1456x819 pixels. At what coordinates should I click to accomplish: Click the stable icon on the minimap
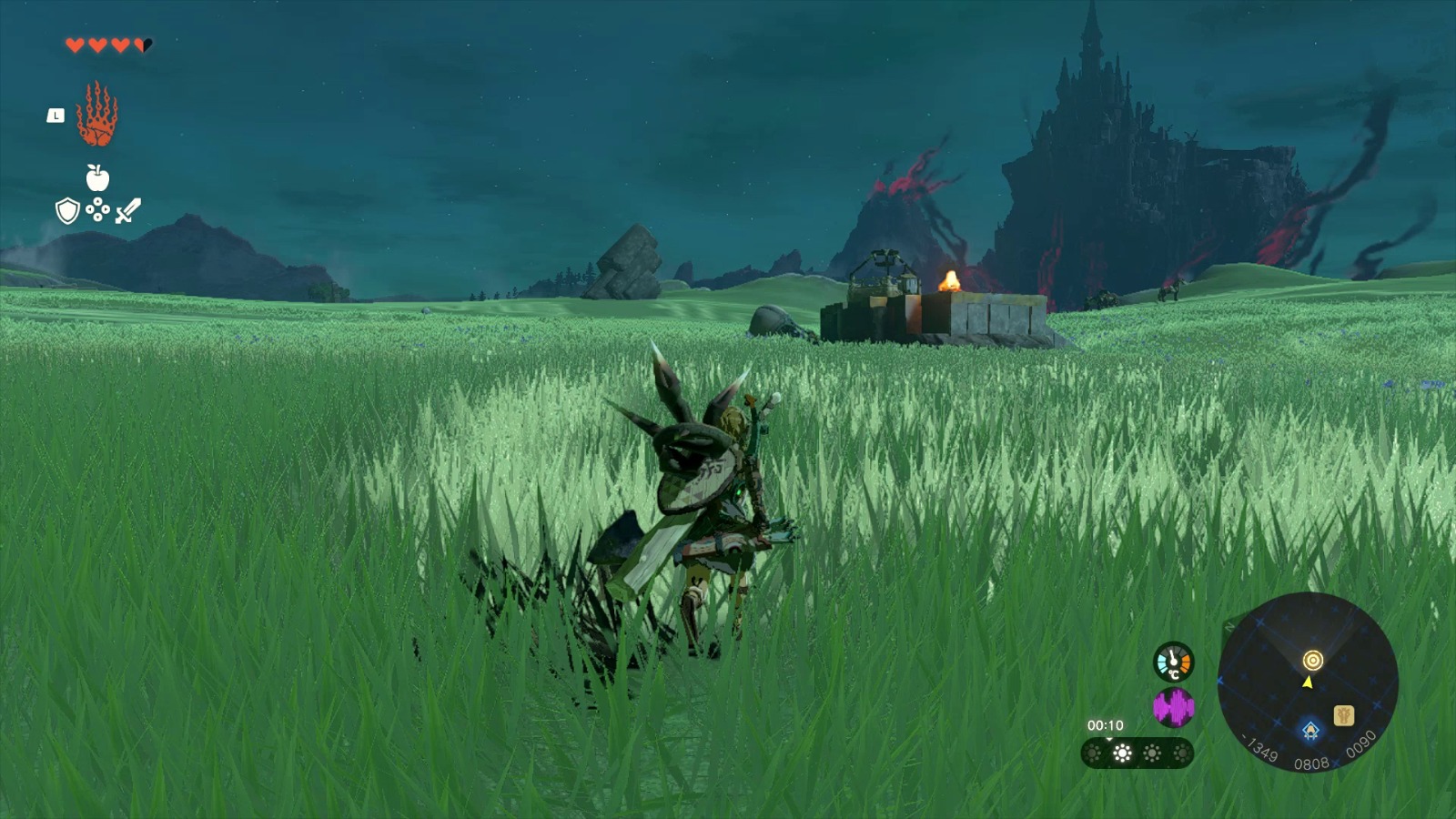1344,714
